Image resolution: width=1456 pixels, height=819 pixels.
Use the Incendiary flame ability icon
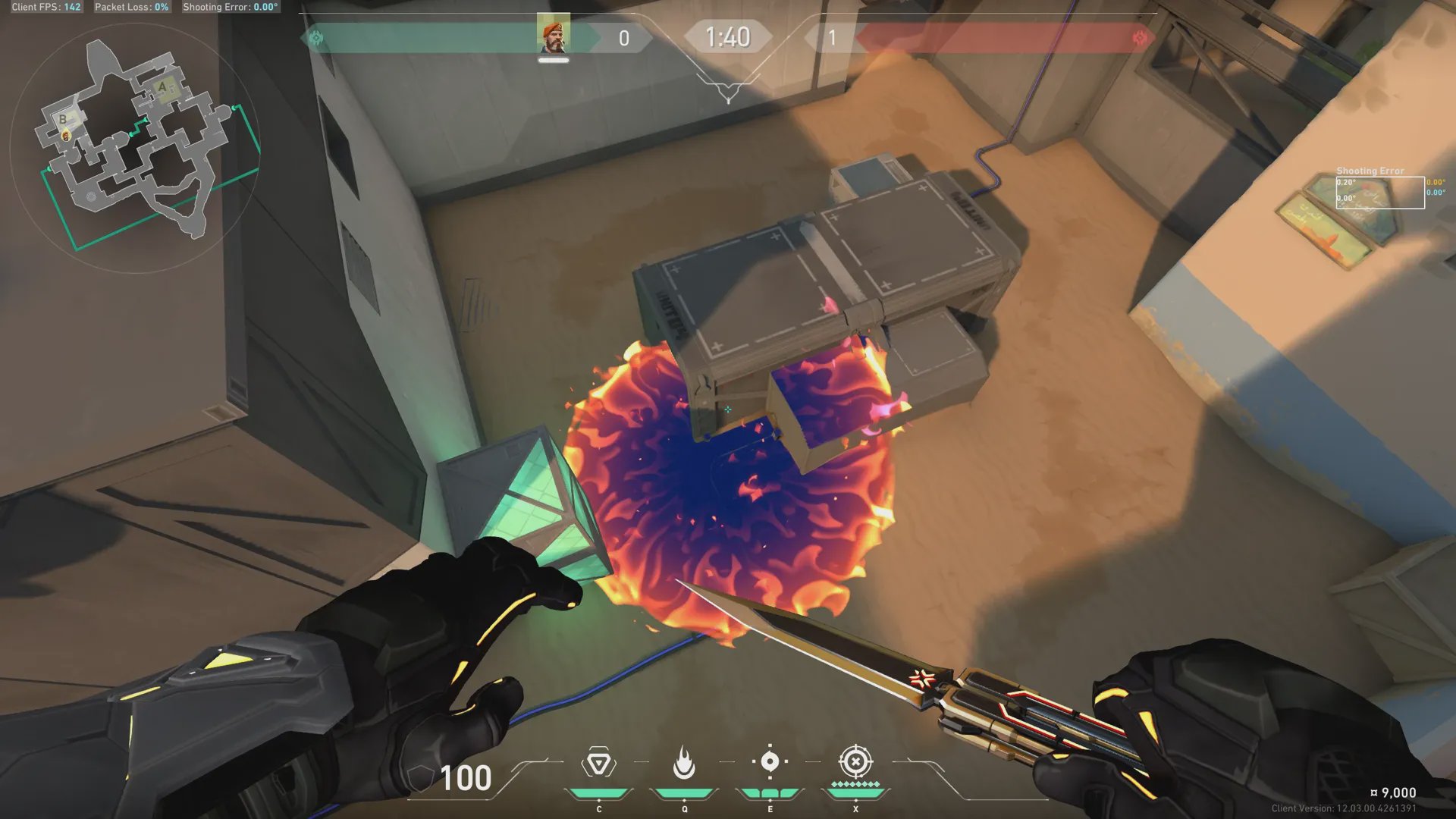(684, 763)
